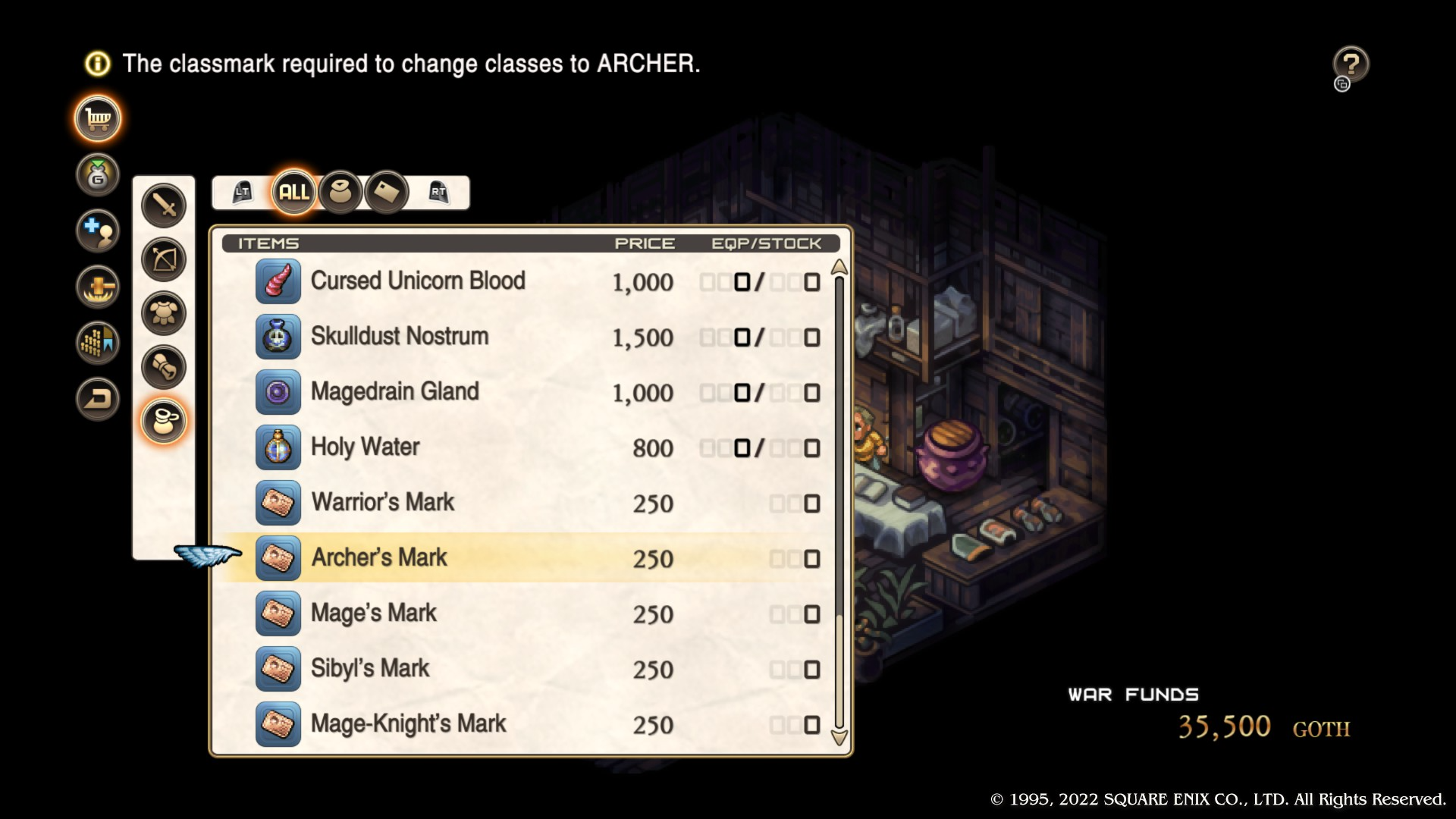Click the return arrow to exit shop

98,399
